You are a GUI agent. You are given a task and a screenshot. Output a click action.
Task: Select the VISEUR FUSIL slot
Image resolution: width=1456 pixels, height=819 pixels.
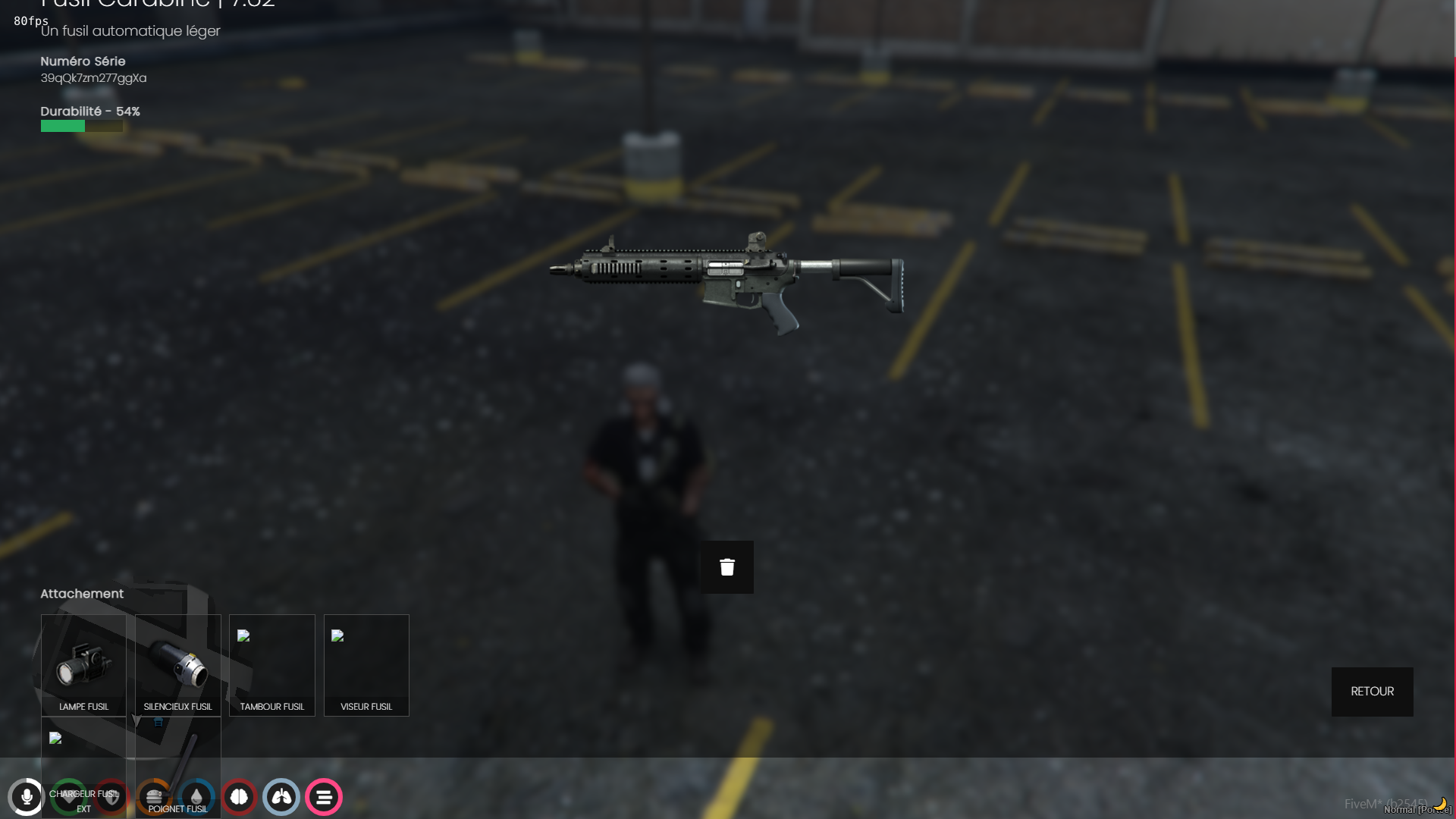point(366,665)
